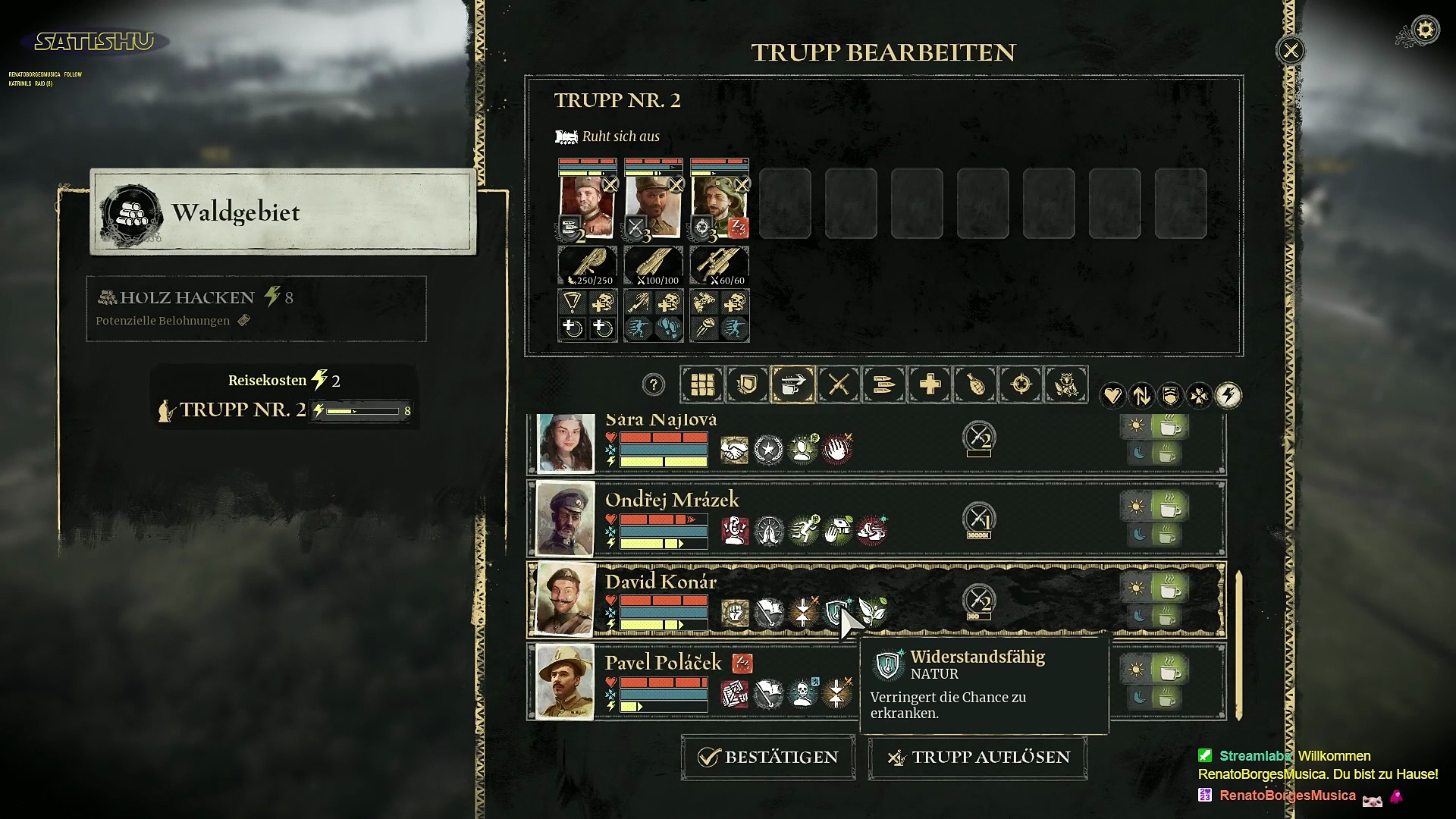Viewport: 1456px width, 819px height.
Task: Remove the machine gunner from the squad
Action: coord(610,184)
